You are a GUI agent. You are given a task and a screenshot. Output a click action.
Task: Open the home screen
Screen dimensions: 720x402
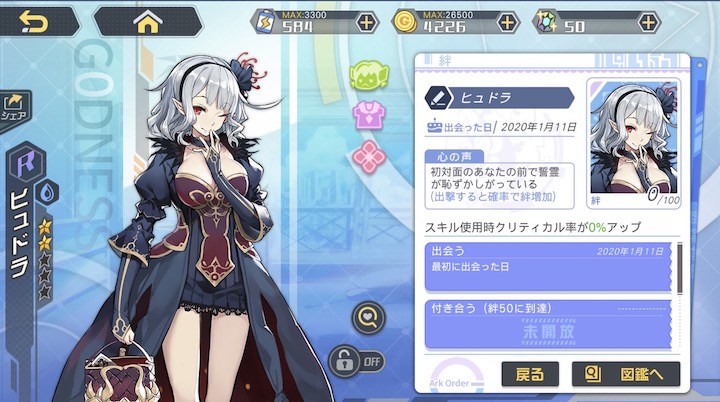pos(147,21)
